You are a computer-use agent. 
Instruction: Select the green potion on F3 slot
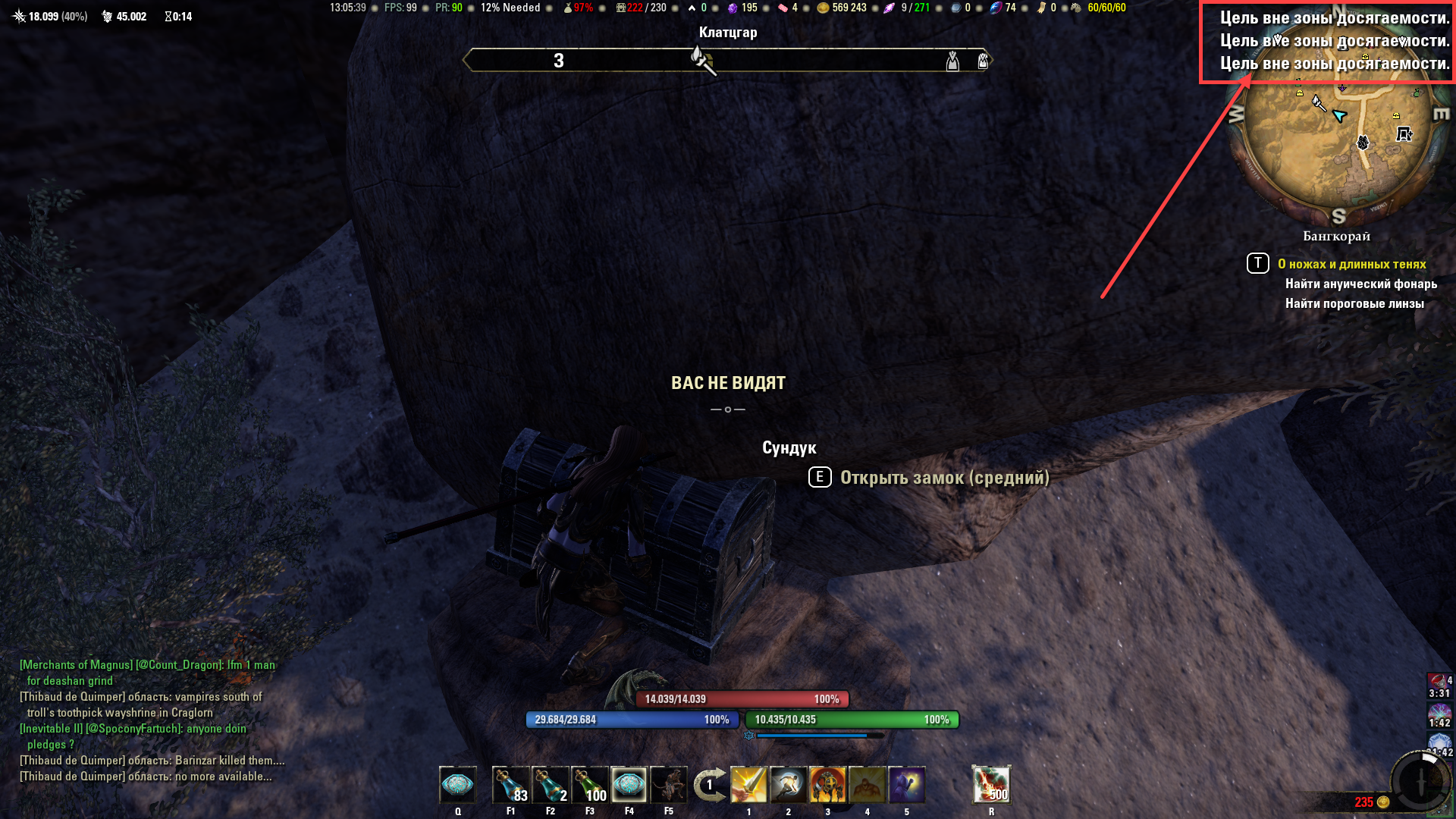point(589,786)
